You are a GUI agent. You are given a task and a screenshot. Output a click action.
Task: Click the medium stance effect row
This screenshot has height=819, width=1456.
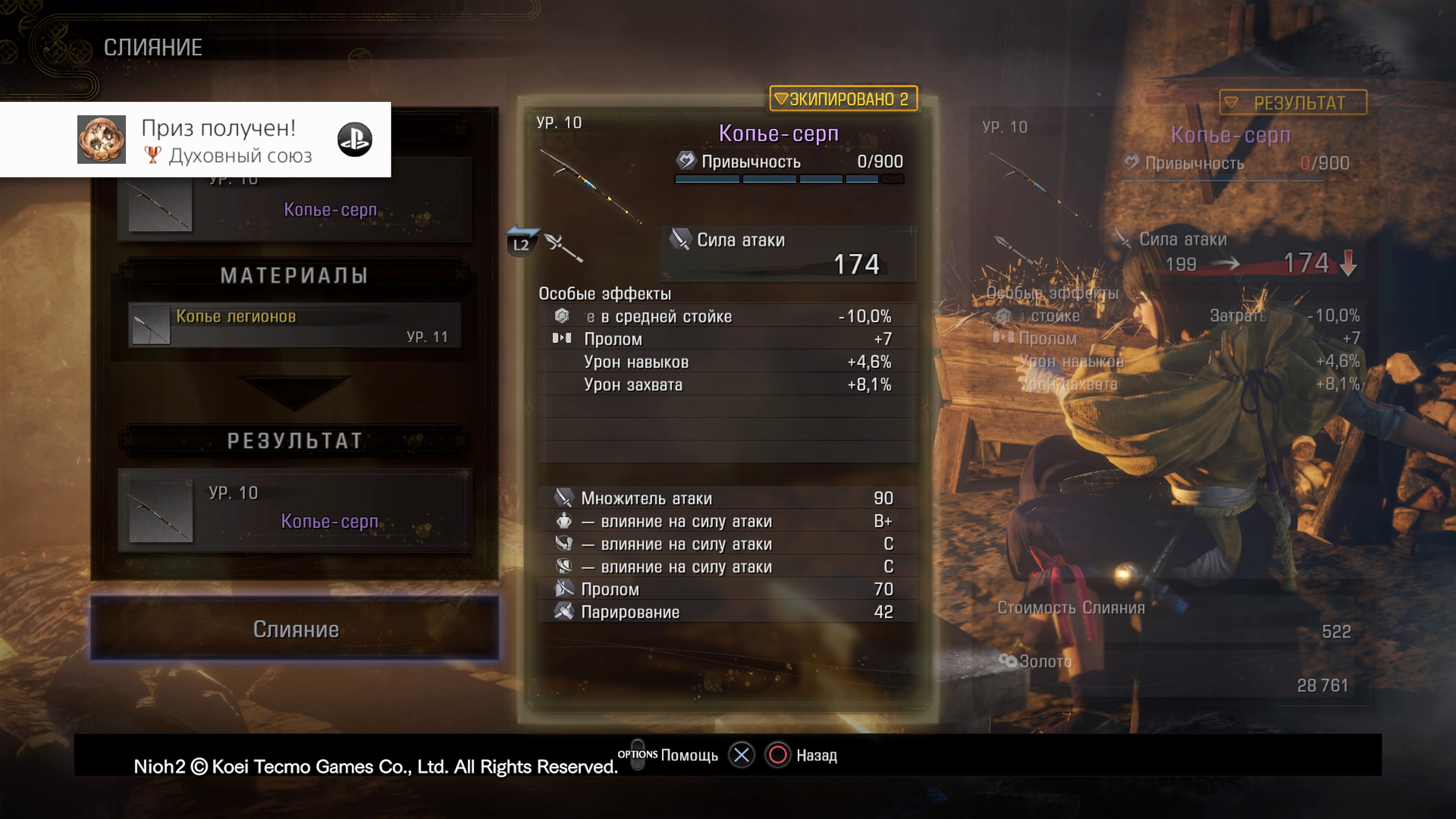pos(727,317)
